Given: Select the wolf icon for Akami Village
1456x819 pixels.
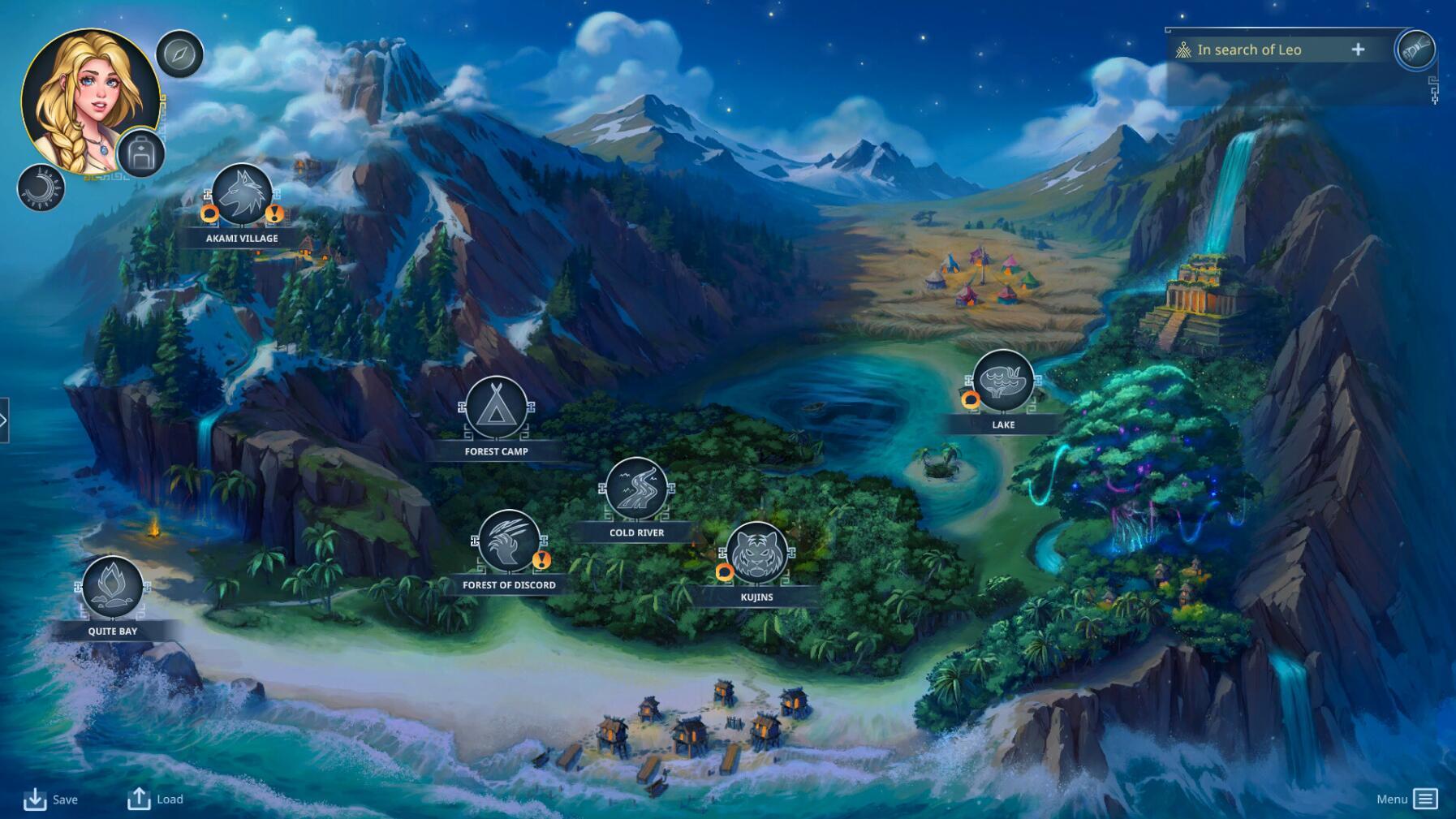Looking at the screenshot, I should coord(241,194).
